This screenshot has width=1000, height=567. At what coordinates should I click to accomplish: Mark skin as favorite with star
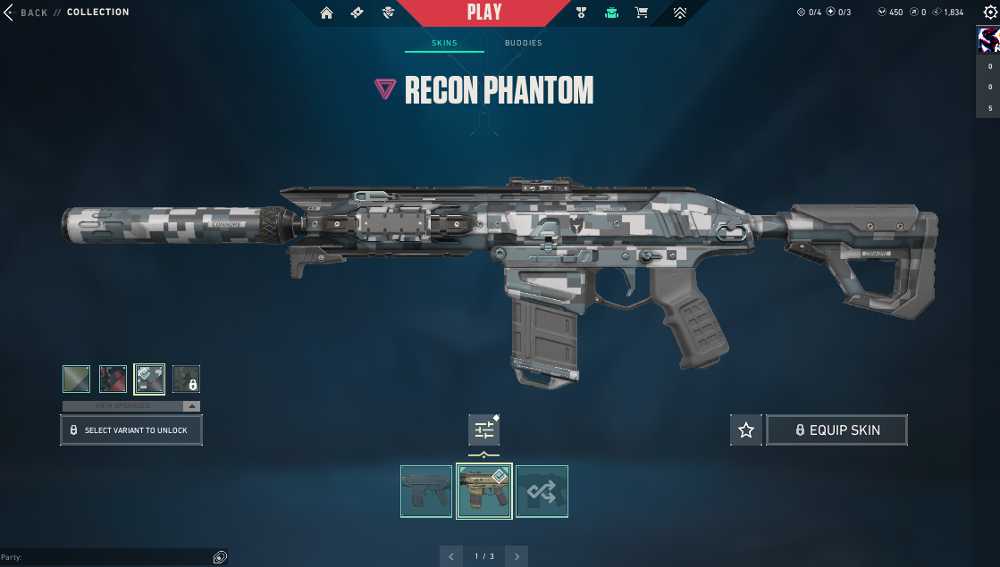tap(745, 430)
